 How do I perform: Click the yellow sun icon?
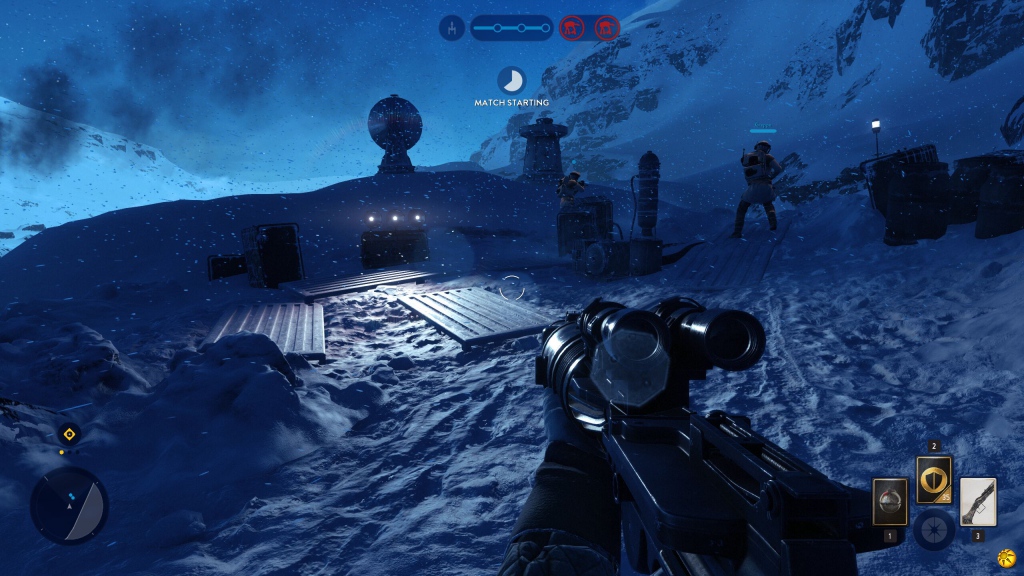1007,557
